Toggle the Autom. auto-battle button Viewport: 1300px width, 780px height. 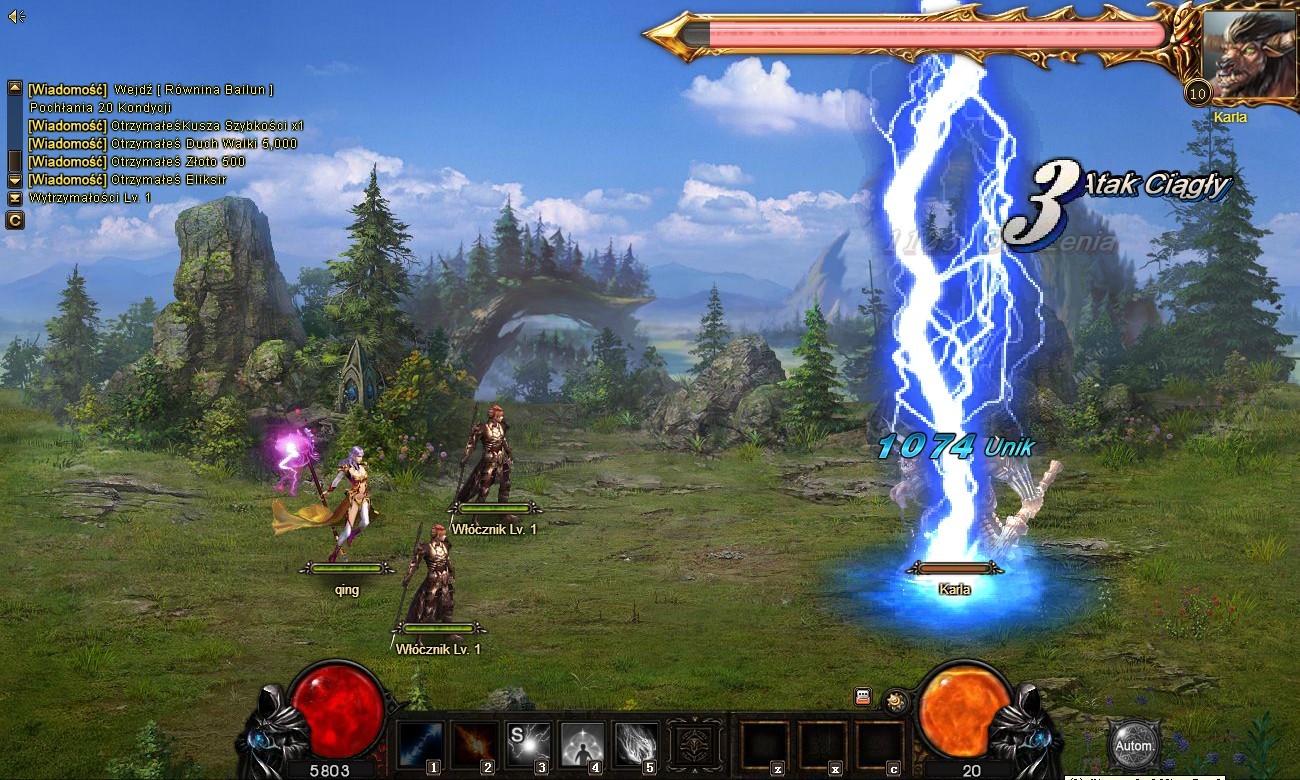coord(1134,745)
